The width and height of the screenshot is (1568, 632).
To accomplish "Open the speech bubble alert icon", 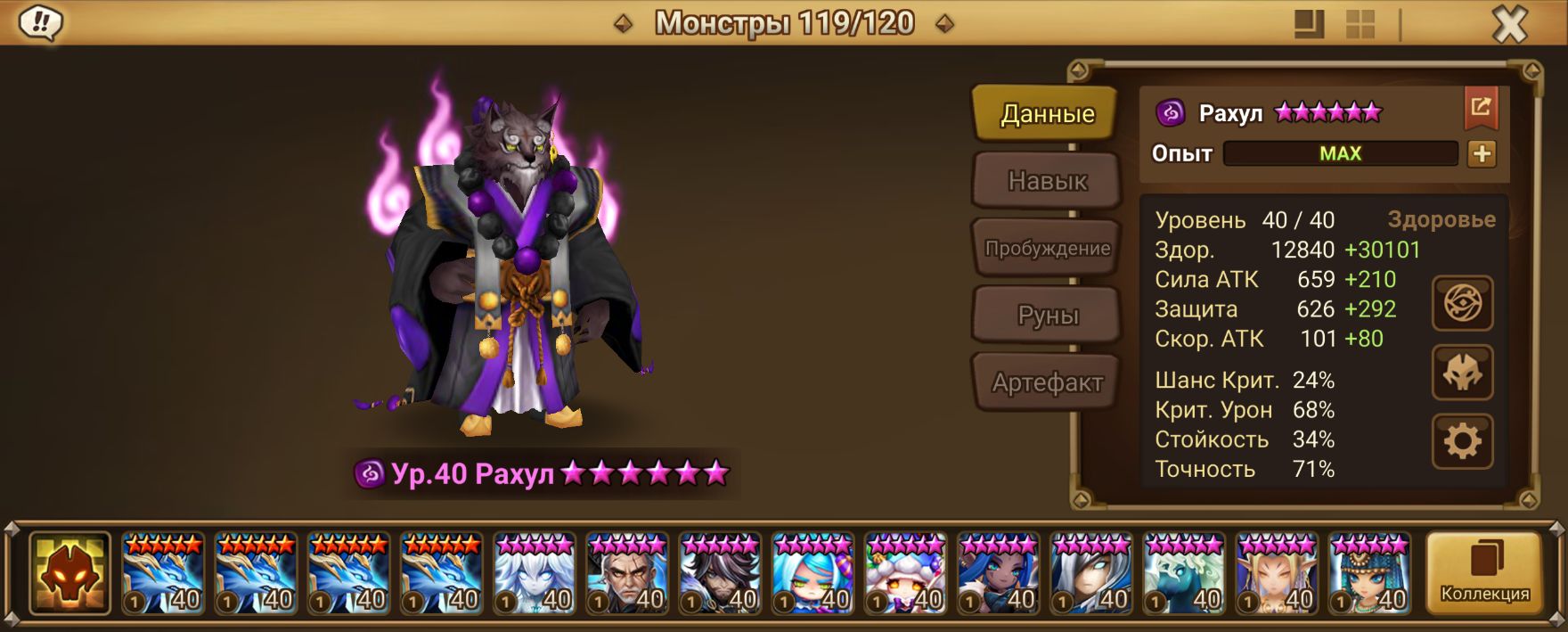I will pyautogui.click(x=41, y=23).
